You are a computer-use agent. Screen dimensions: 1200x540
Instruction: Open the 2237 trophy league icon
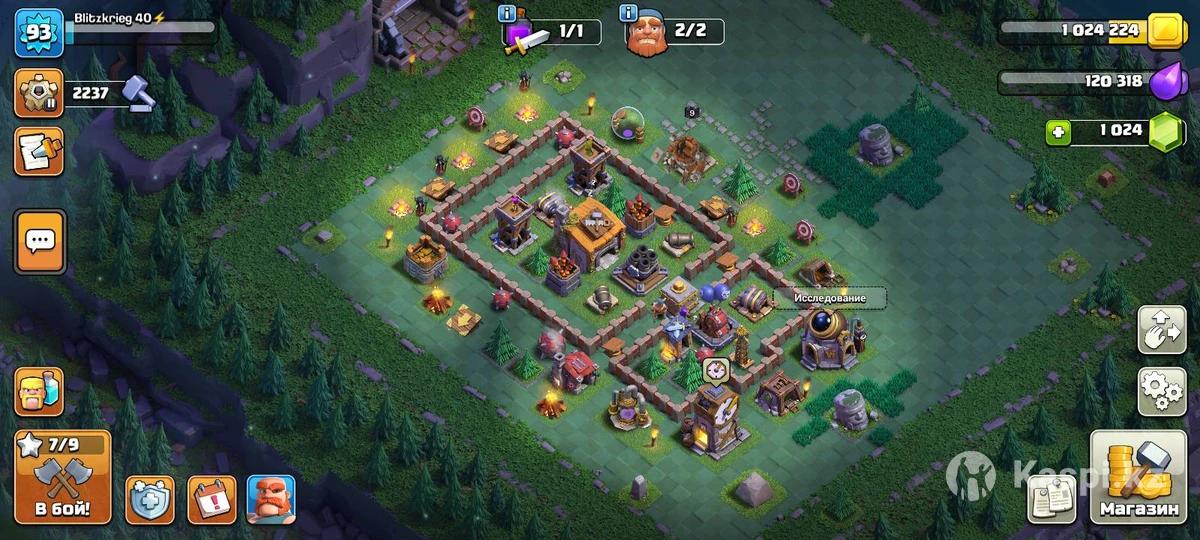pos(38,93)
